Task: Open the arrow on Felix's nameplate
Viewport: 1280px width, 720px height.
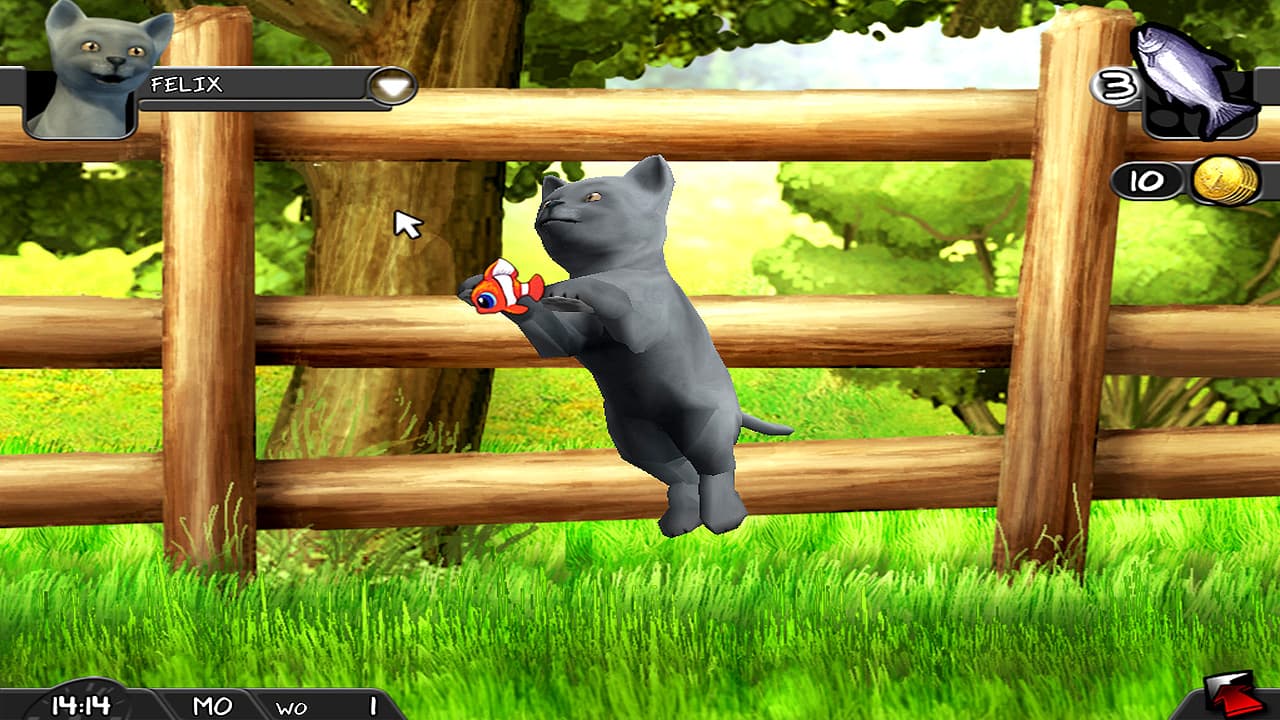Action: [x=390, y=88]
